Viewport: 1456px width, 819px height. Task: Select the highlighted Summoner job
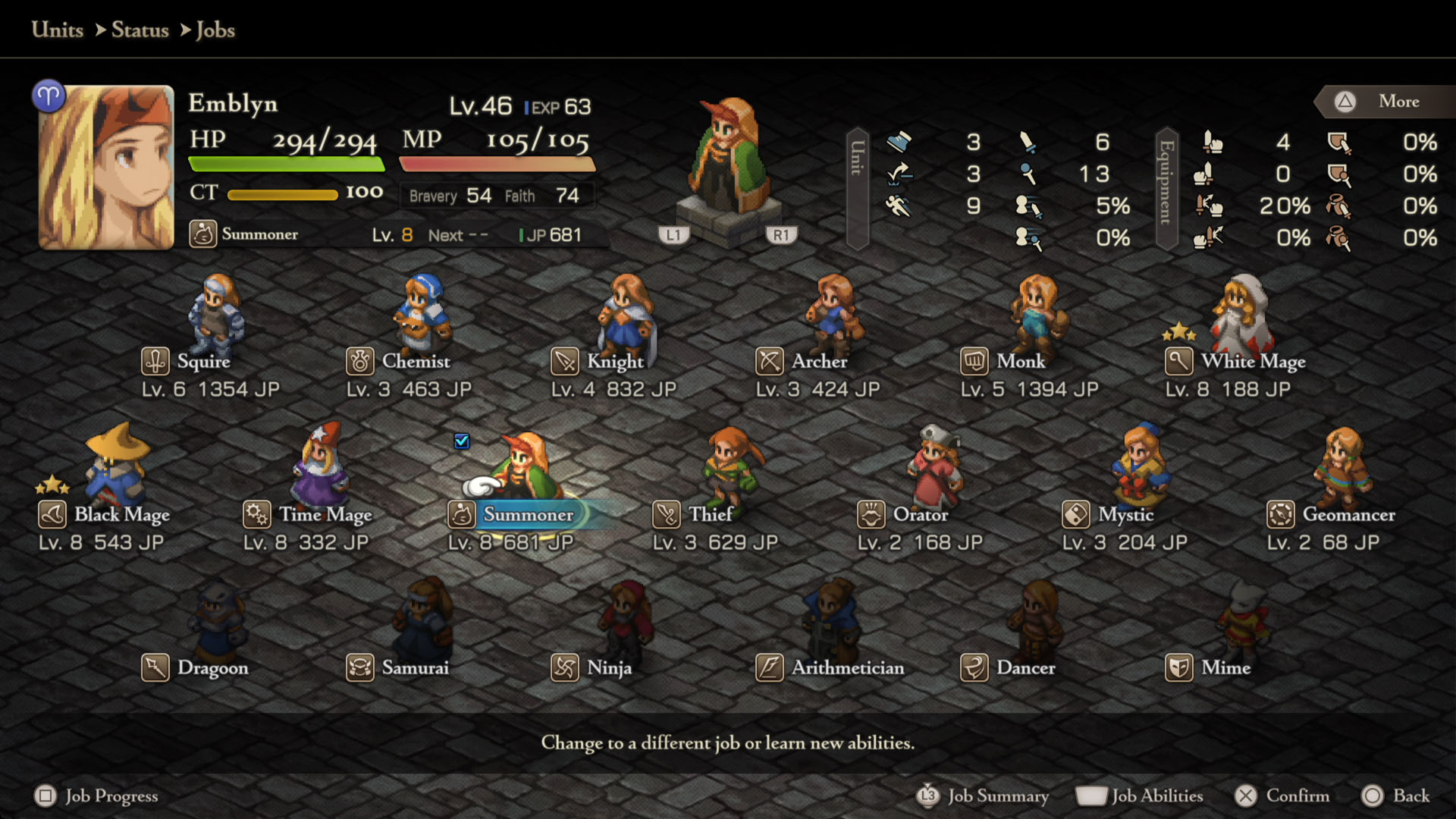(528, 514)
